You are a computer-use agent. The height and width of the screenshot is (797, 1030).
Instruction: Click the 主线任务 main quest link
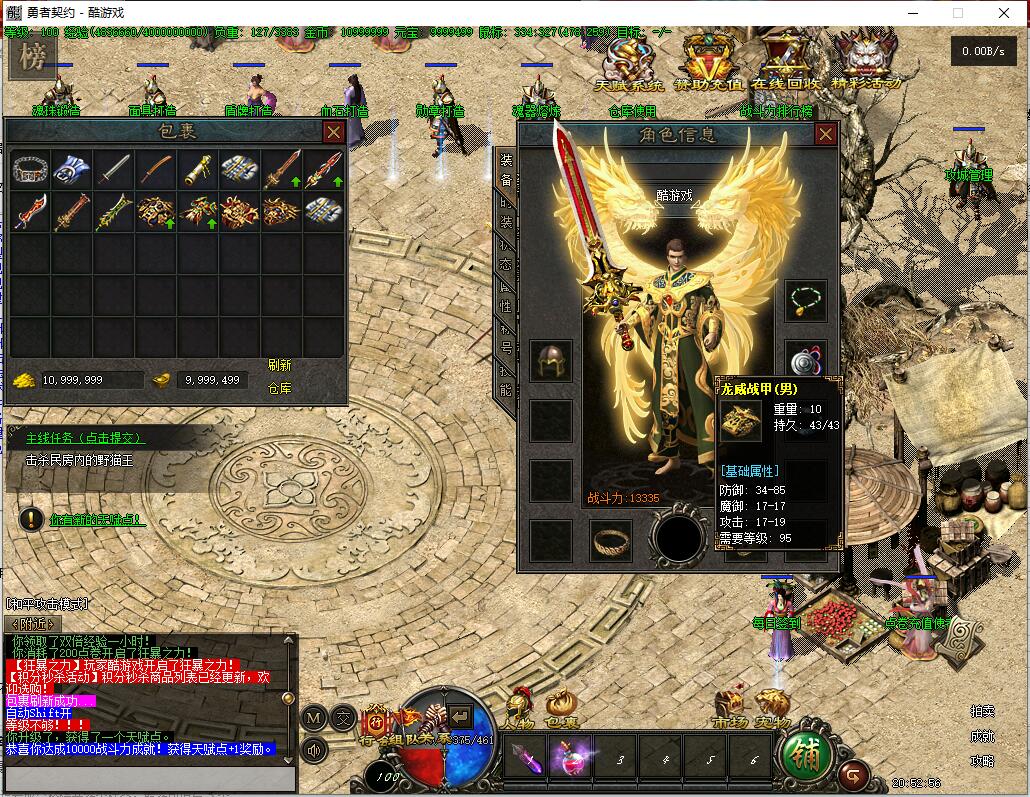(x=85, y=438)
